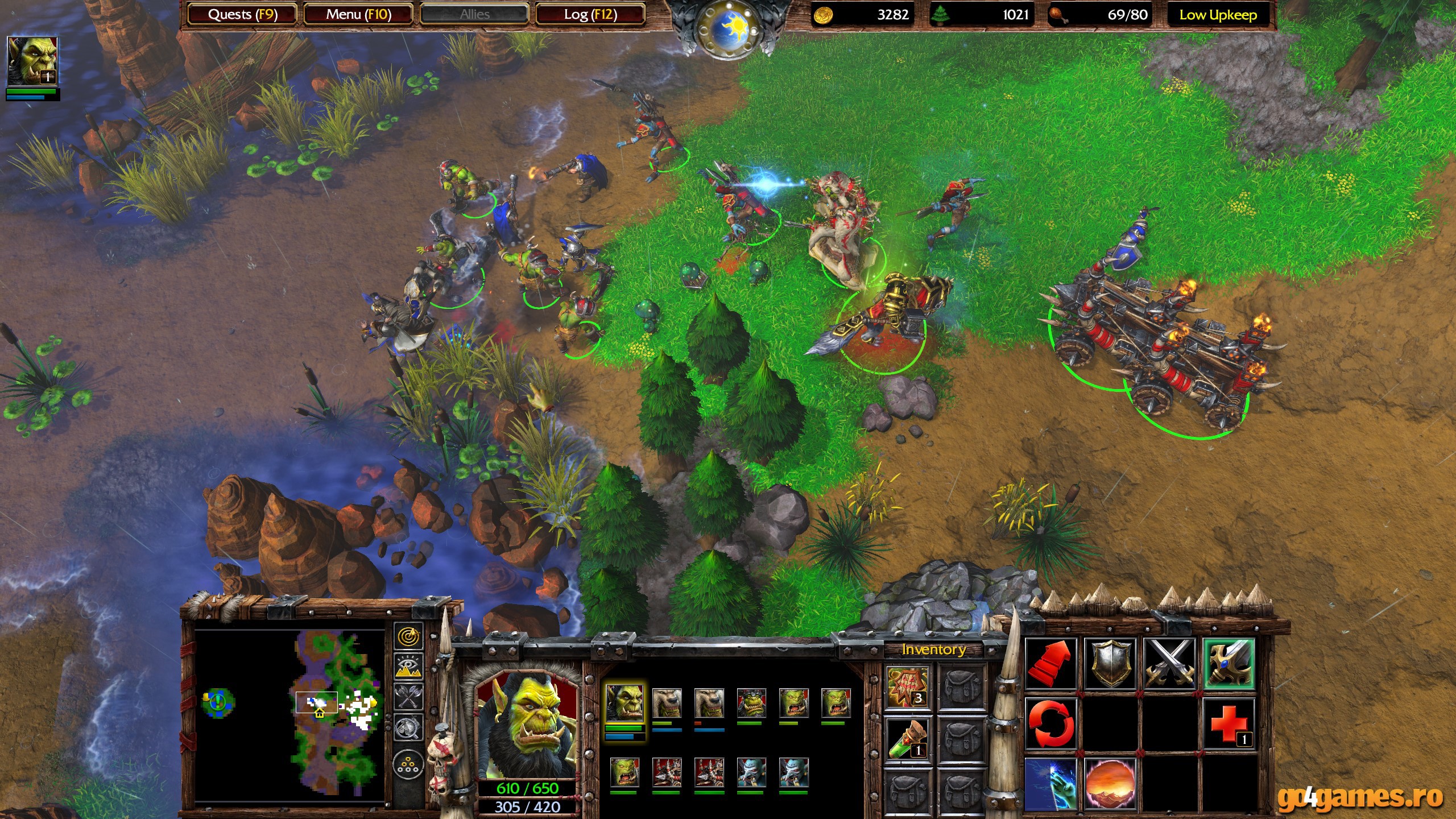Toggle formation movement button below minimap

click(408, 763)
